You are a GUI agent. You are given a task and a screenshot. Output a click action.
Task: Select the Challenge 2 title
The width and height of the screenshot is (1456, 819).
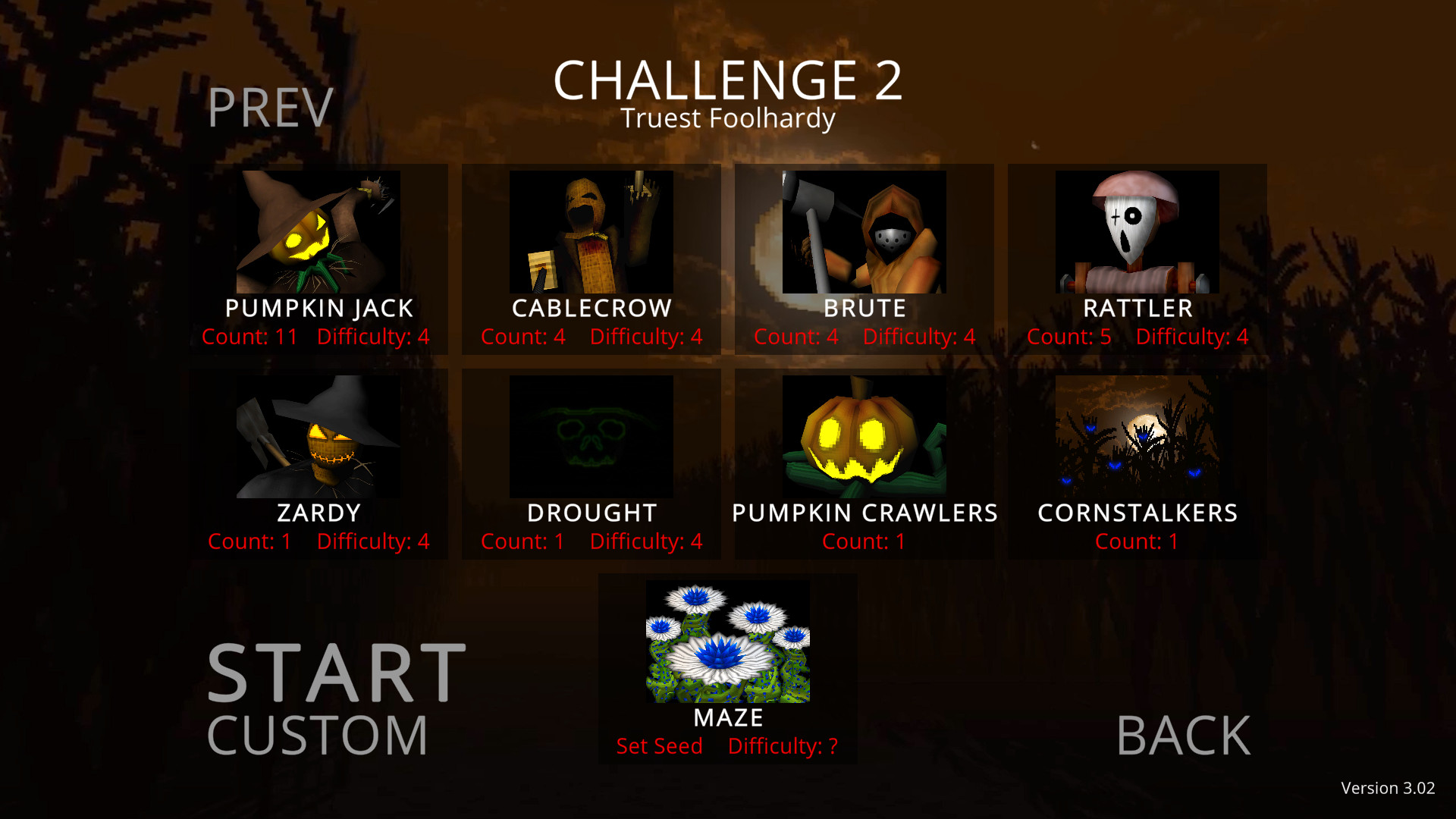pyautogui.click(x=728, y=80)
